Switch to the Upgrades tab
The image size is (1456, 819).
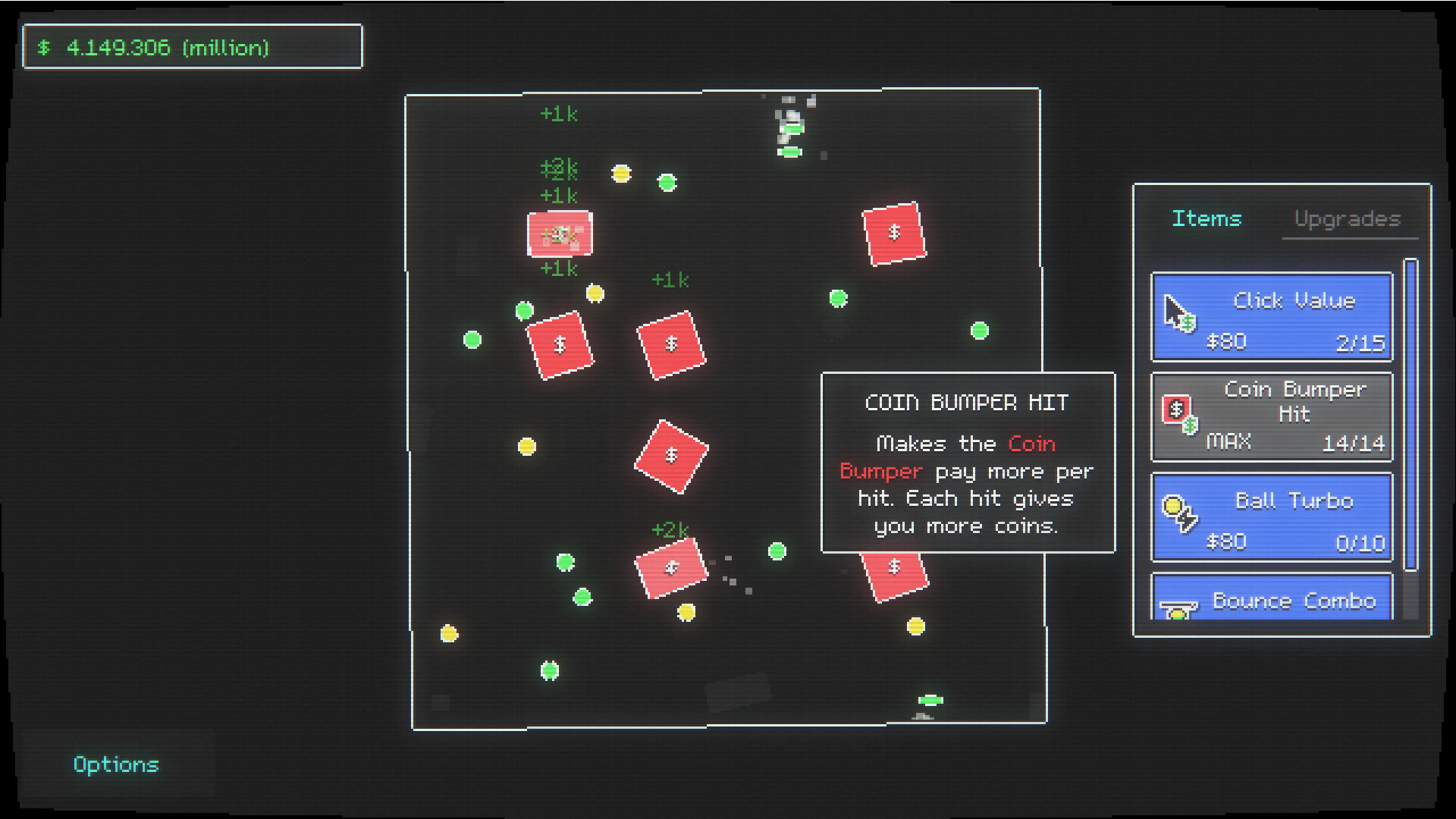tap(1349, 219)
